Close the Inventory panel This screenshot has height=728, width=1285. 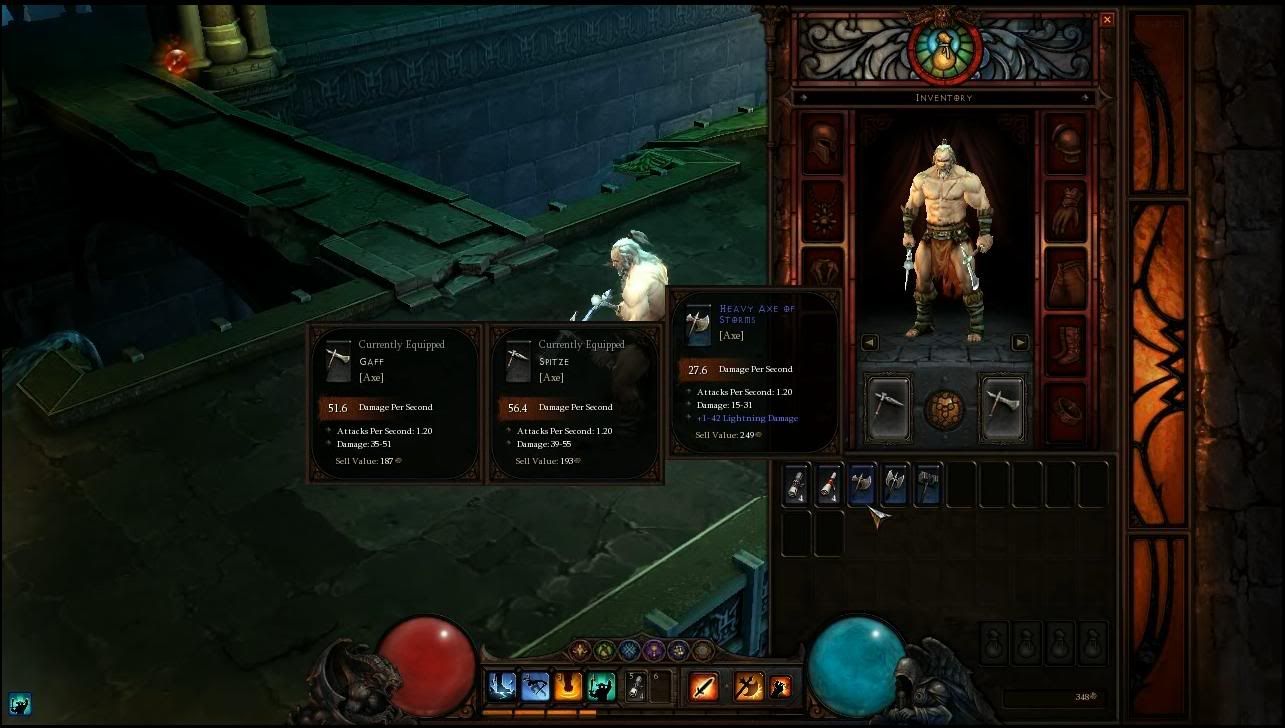[1107, 19]
